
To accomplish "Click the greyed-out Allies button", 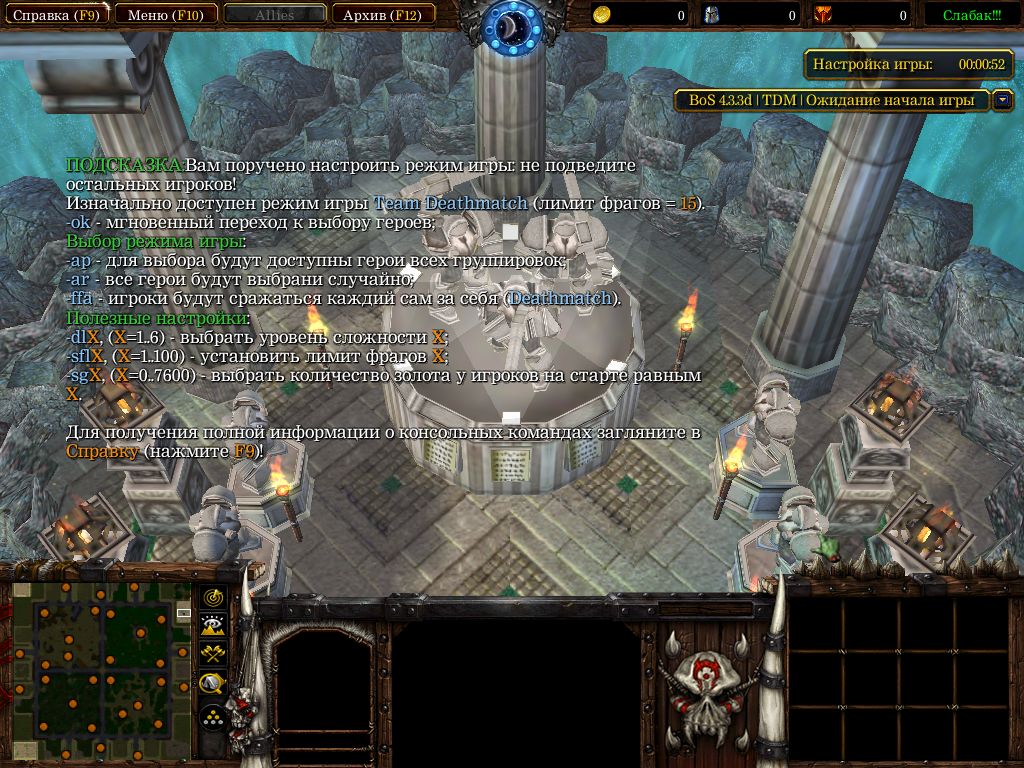I will (x=275, y=15).
